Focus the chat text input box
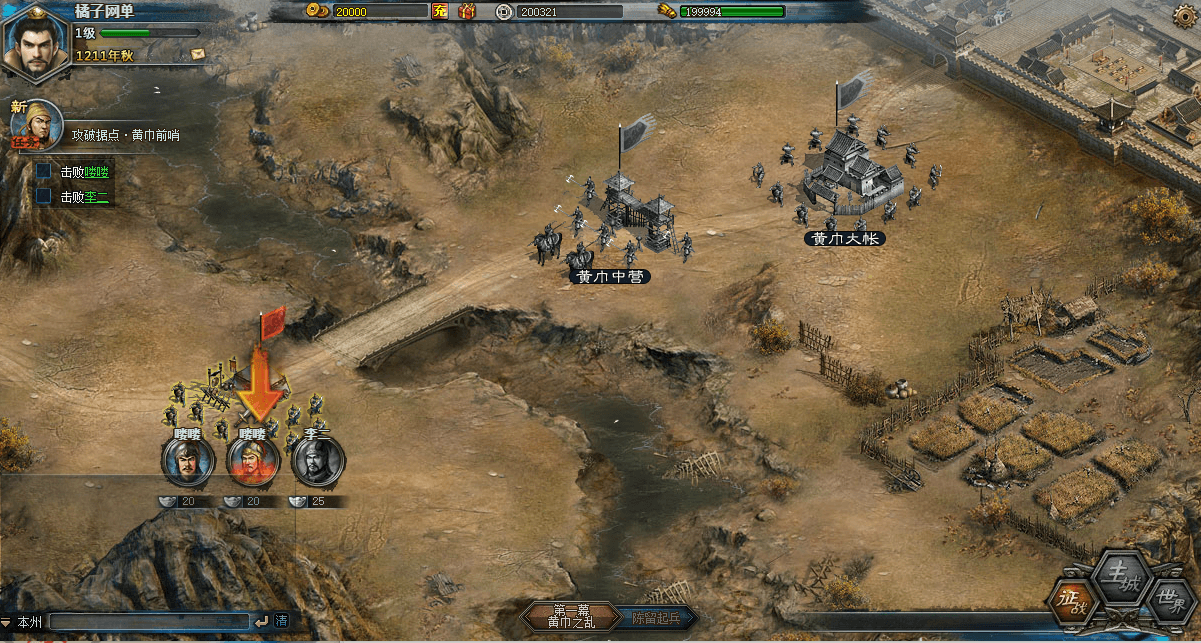The width and height of the screenshot is (1201, 643). (x=150, y=622)
